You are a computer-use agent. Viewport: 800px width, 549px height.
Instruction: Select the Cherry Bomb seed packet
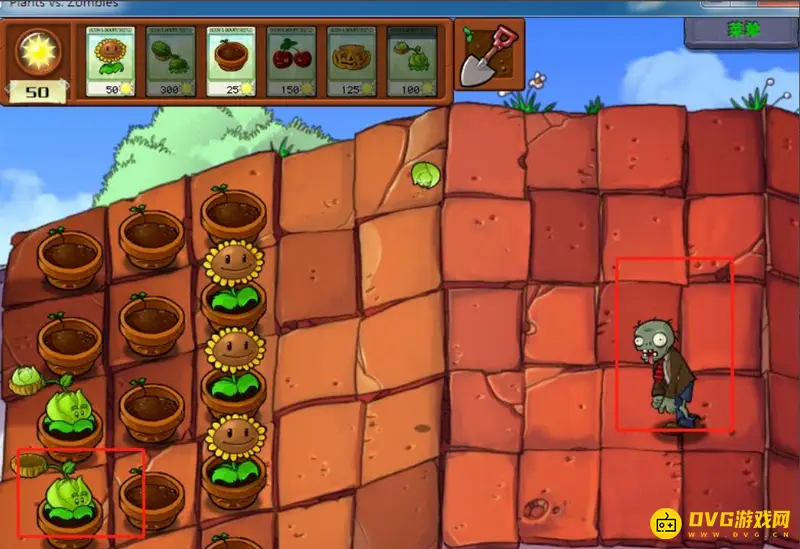coord(292,61)
